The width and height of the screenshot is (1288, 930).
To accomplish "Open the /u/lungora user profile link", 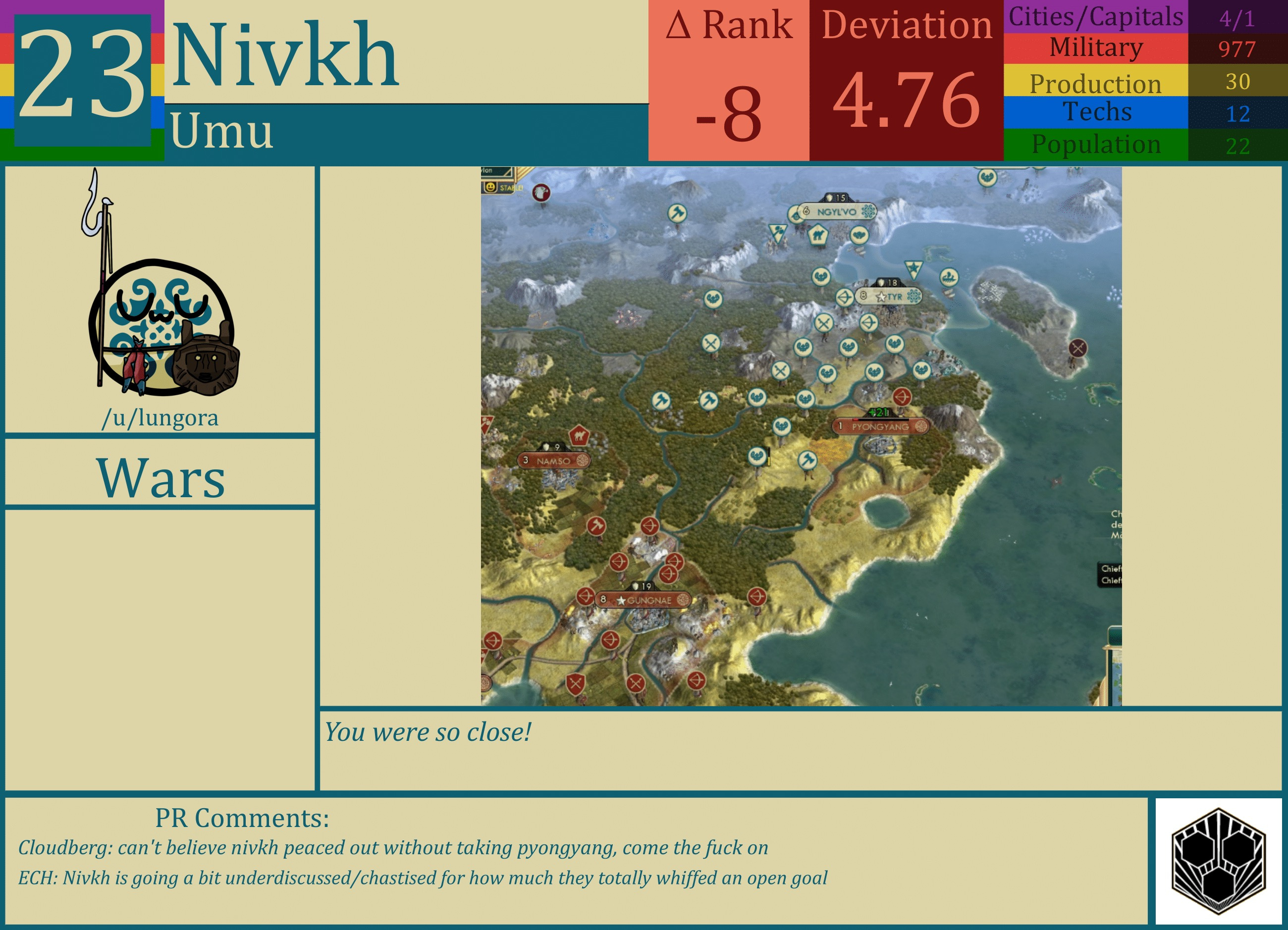I will point(161,418).
